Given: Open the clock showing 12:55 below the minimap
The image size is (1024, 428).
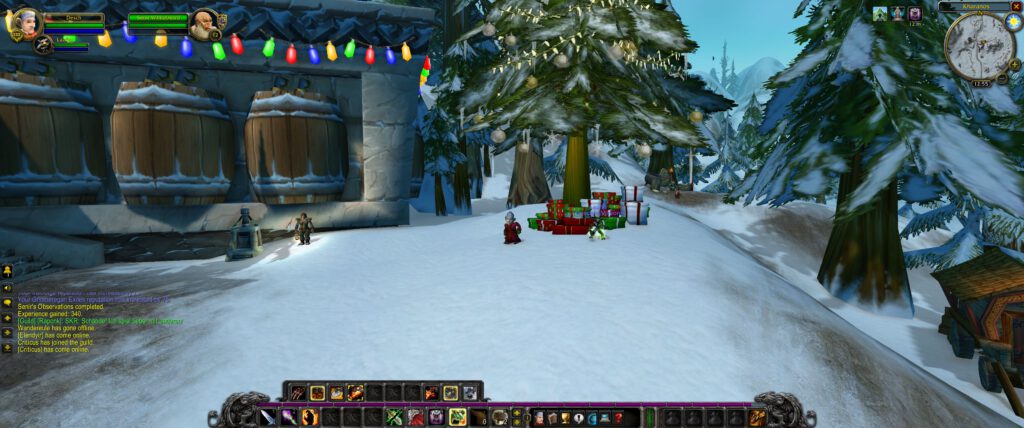Looking at the screenshot, I should click(x=981, y=83).
